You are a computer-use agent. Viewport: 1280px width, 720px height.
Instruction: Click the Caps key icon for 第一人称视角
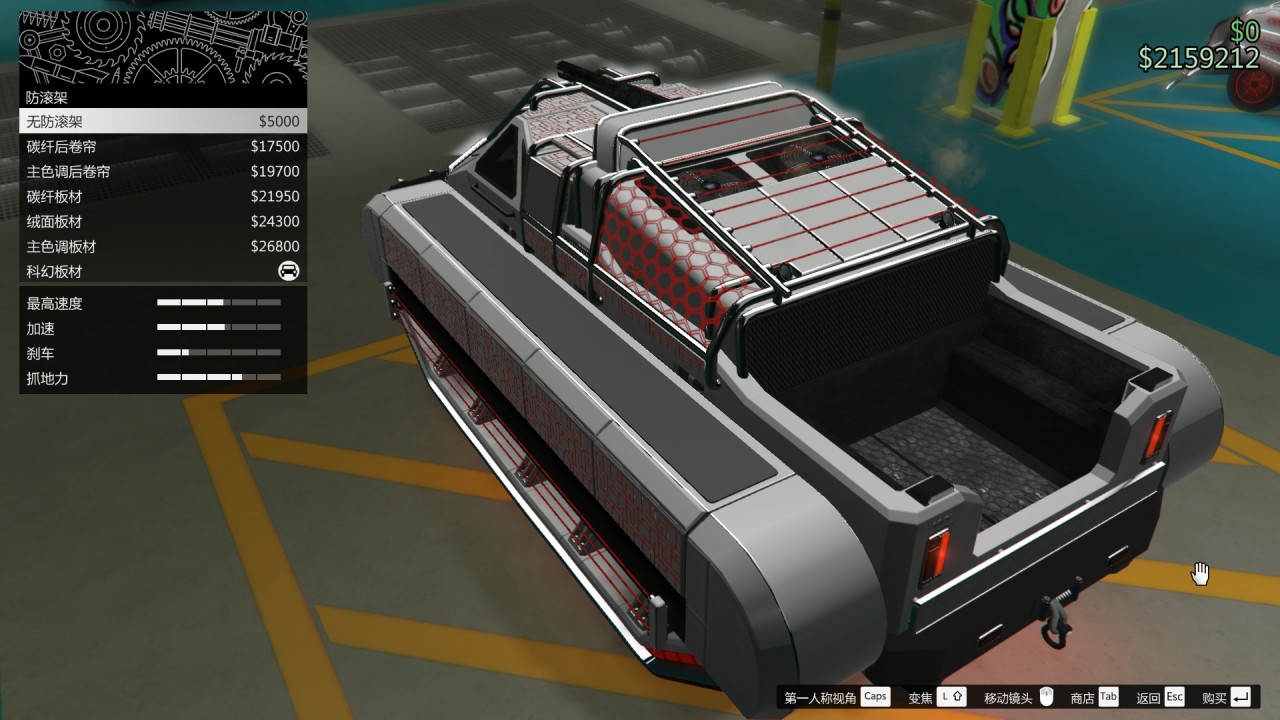[874, 696]
